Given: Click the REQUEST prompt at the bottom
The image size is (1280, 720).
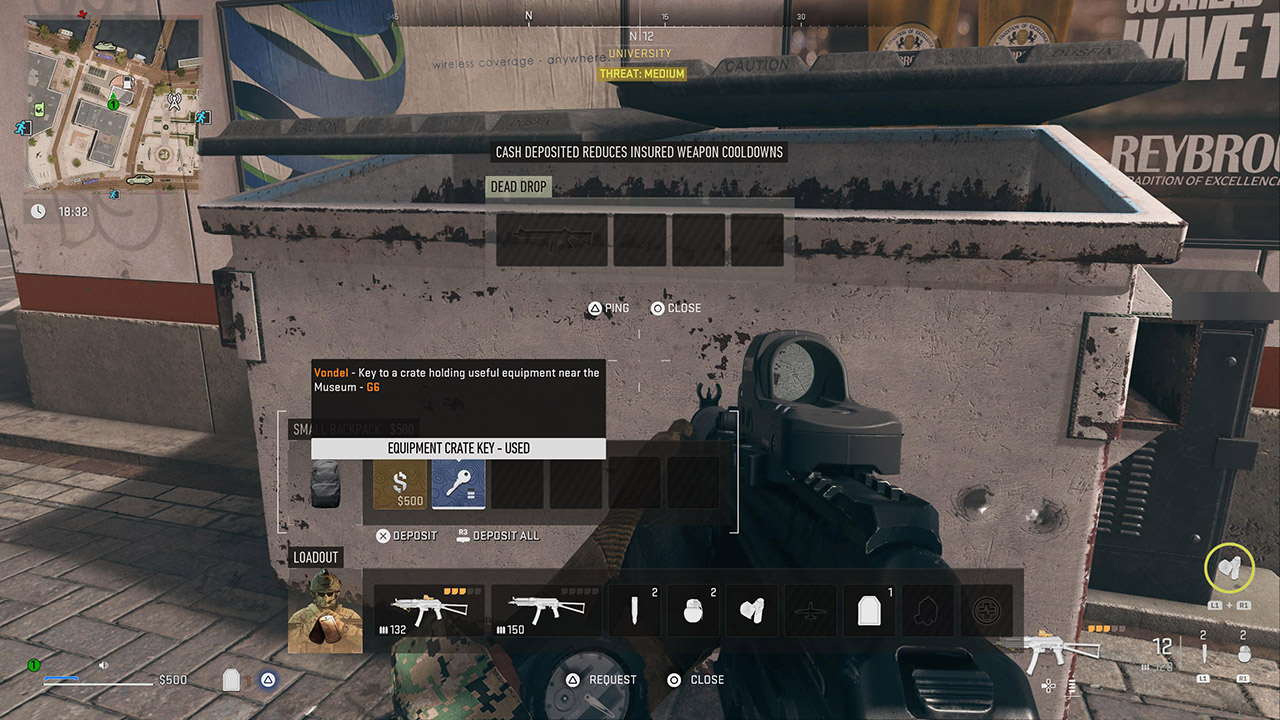Looking at the screenshot, I should point(599,679).
